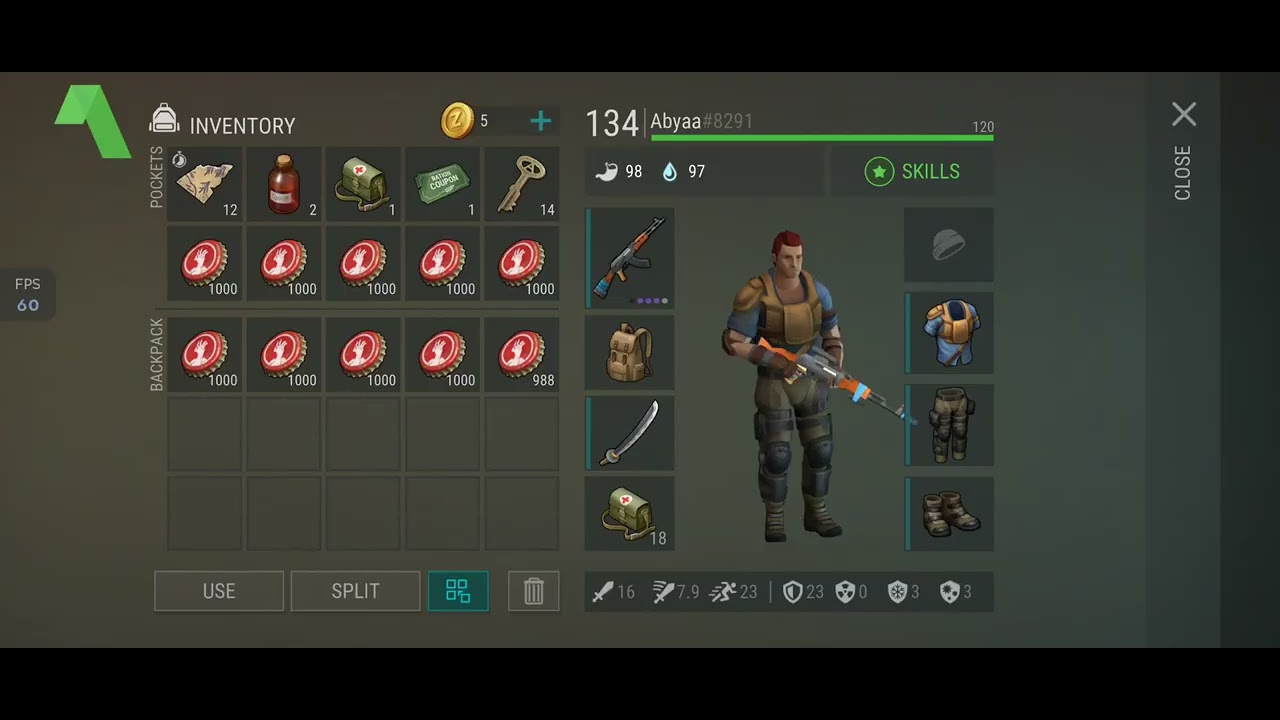Screen dimensions: 1280x720
Task: Add coins with the green plus
Action: (x=540, y=122)
